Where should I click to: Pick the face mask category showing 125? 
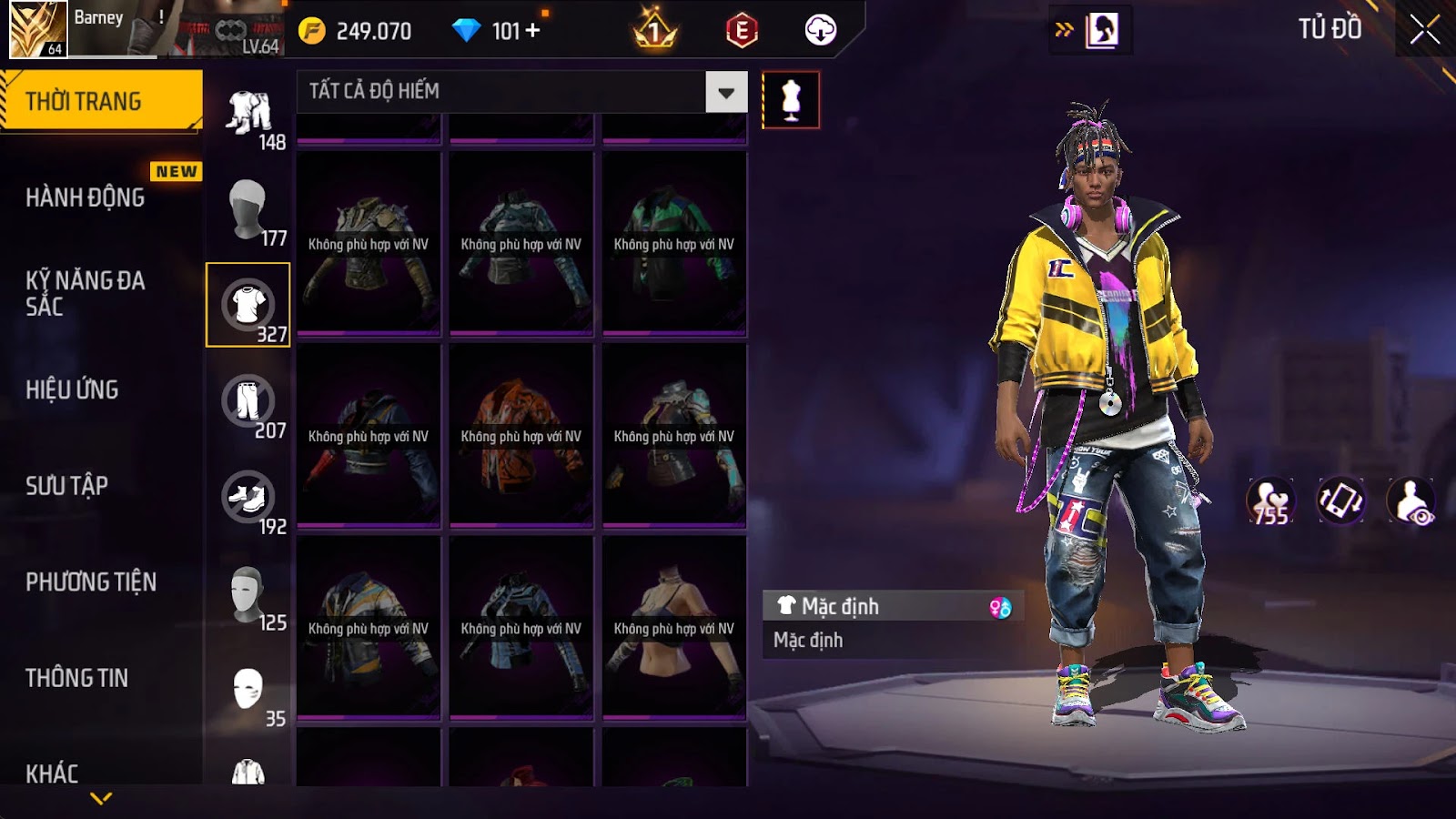click(248, 593)
